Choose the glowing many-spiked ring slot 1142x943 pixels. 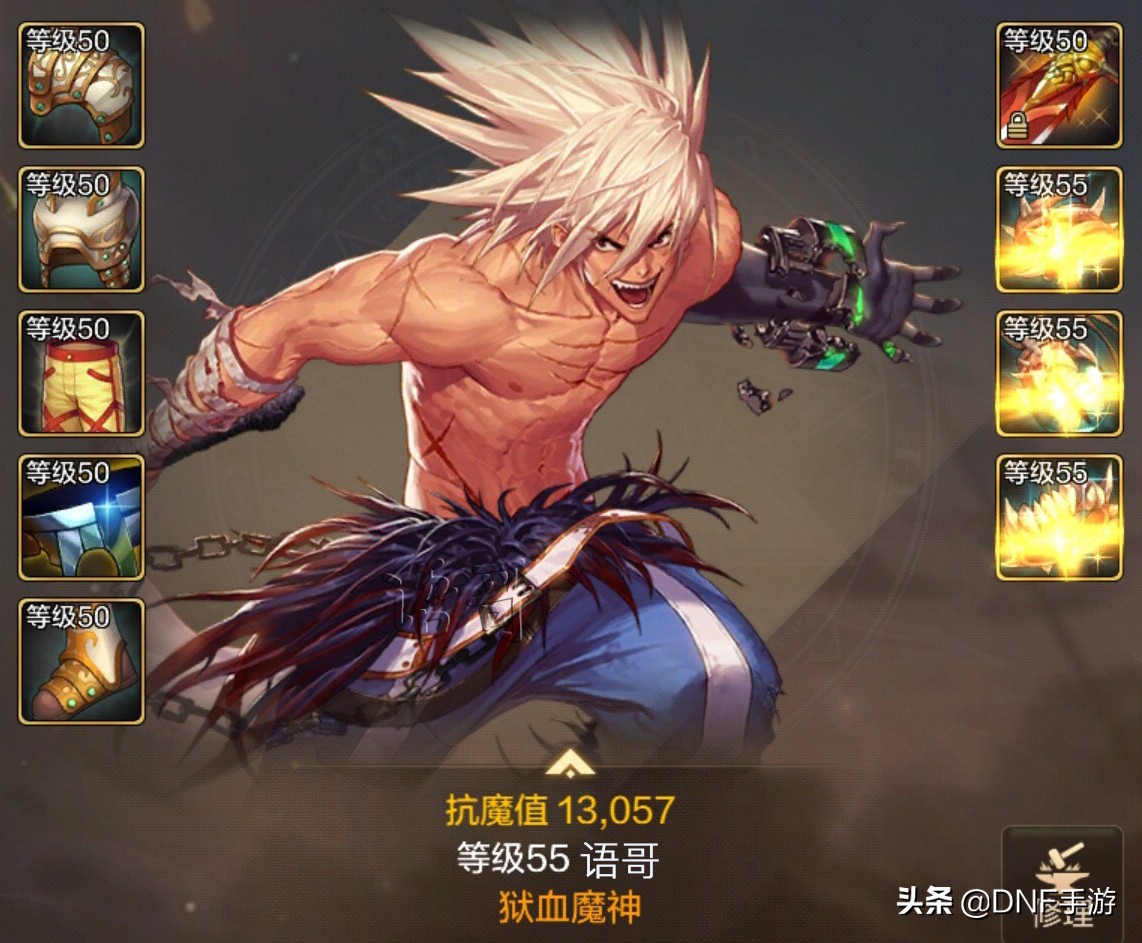tap(1059, 518)
